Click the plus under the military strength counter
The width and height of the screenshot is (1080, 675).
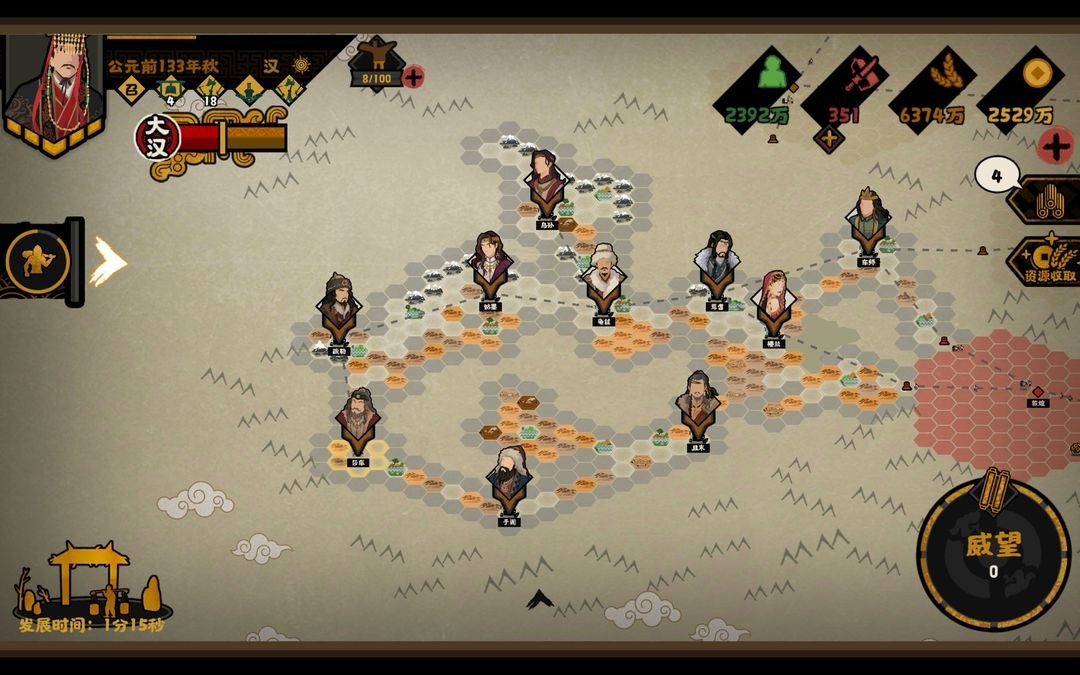(828, 139)
